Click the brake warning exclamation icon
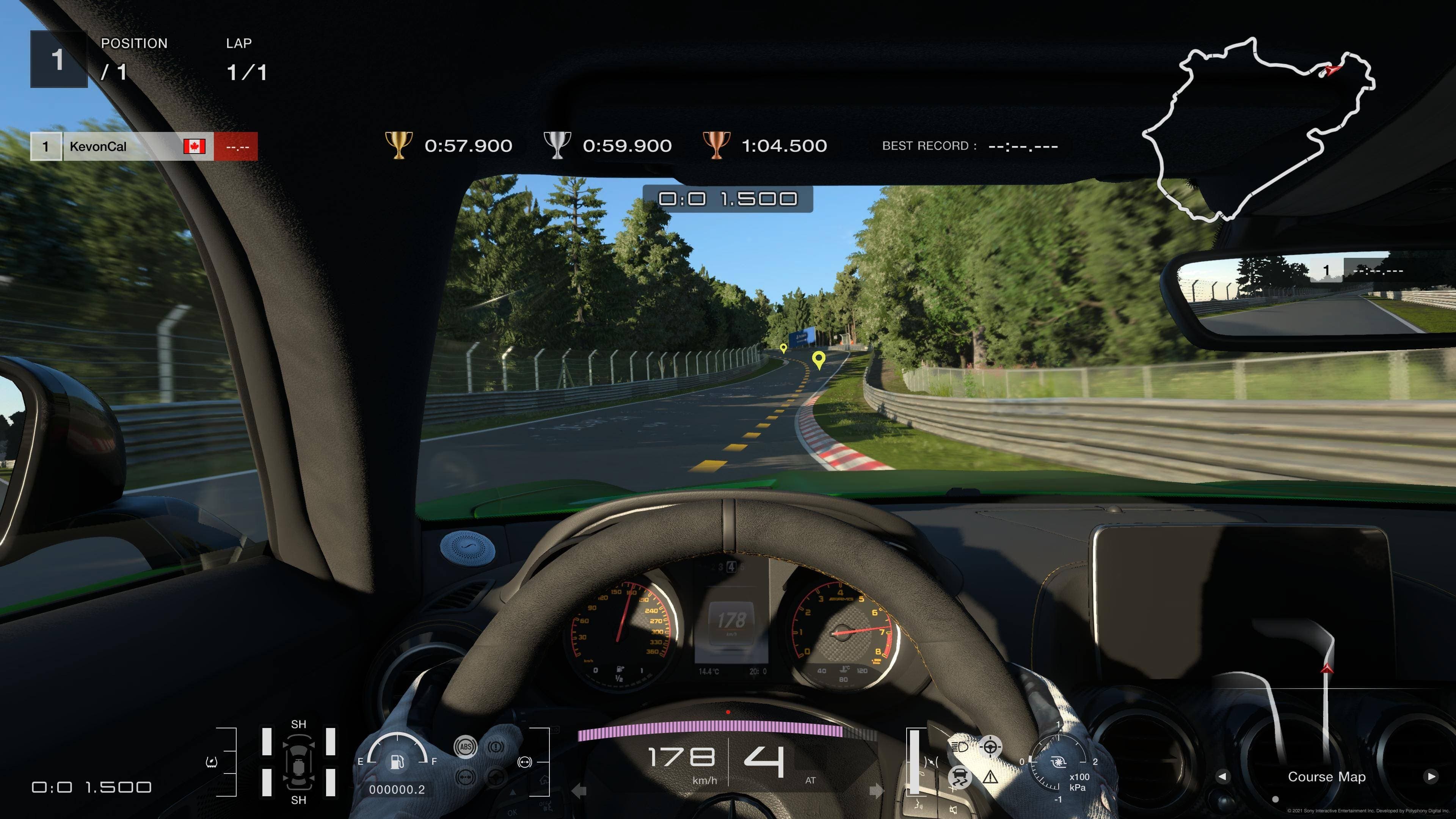The width and height of the screenshot is (1456, 819). coord(496,747)
